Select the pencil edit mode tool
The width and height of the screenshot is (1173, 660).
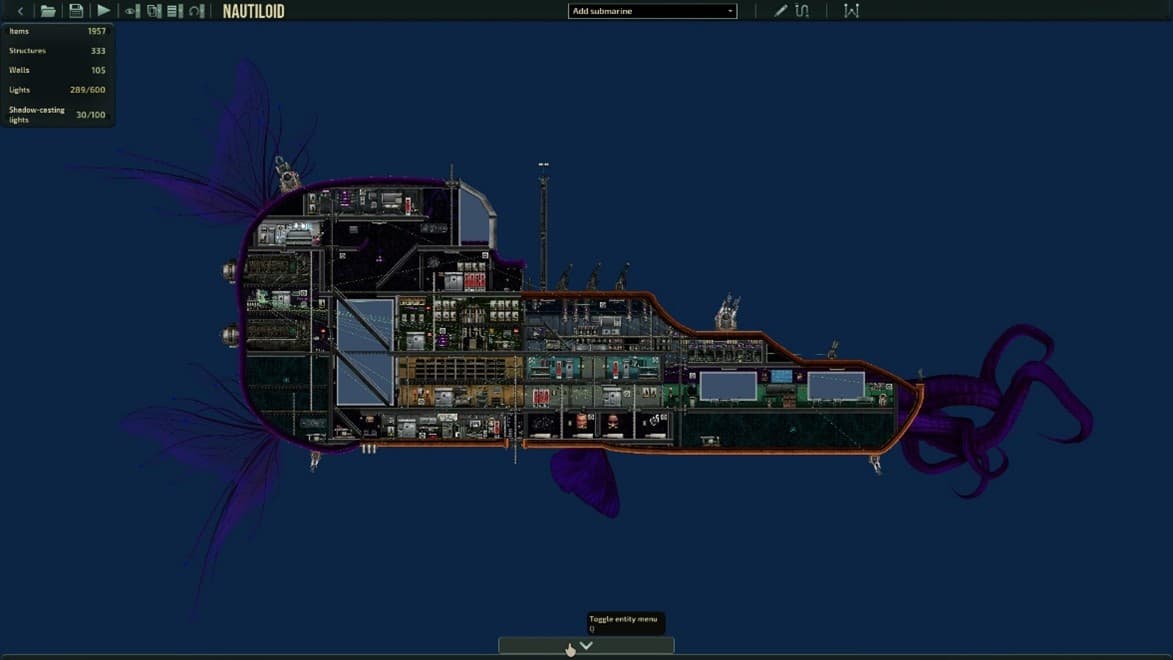click(780, 11)
